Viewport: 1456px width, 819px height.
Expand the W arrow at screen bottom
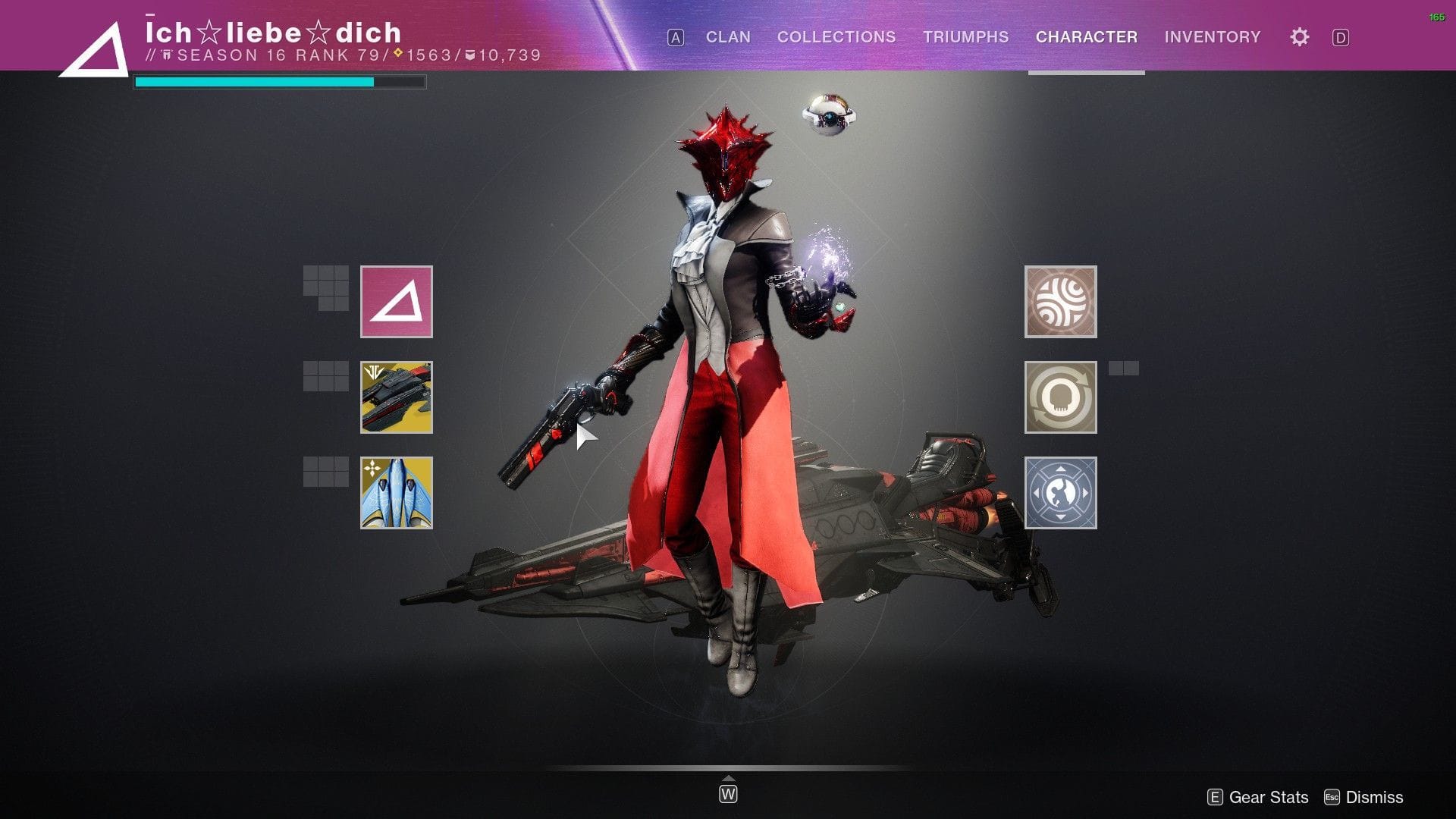coord(728,791)
